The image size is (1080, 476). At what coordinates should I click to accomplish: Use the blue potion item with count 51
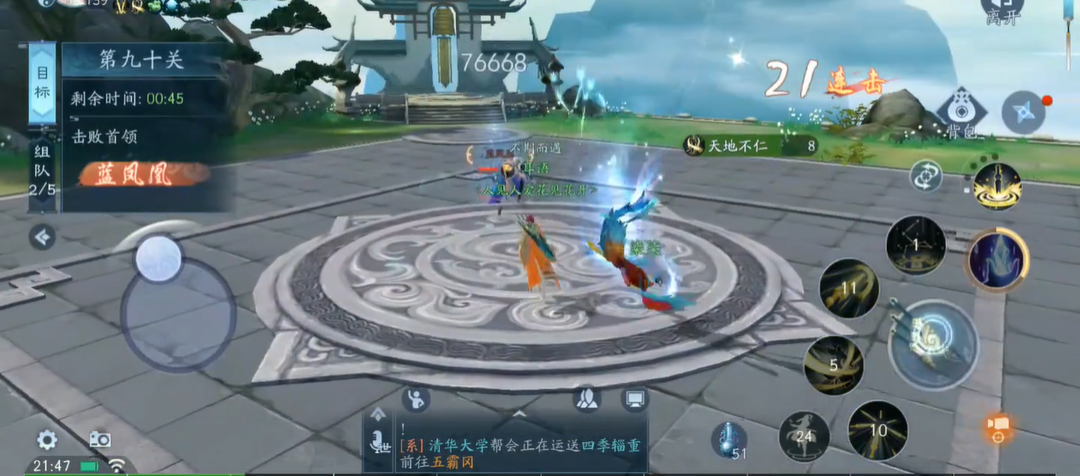coord(730,439)
